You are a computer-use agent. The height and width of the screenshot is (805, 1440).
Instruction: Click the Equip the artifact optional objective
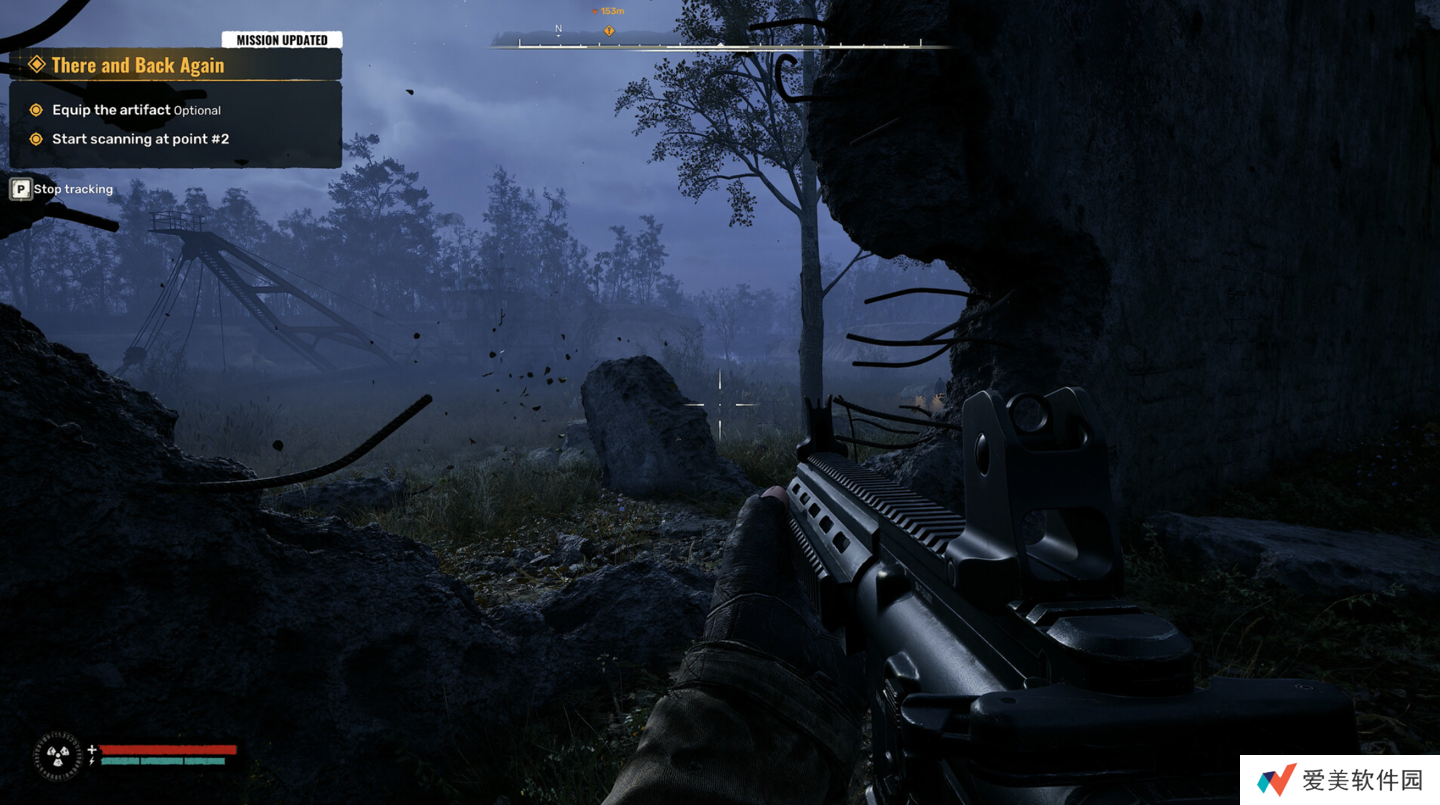tap(136, 110)
